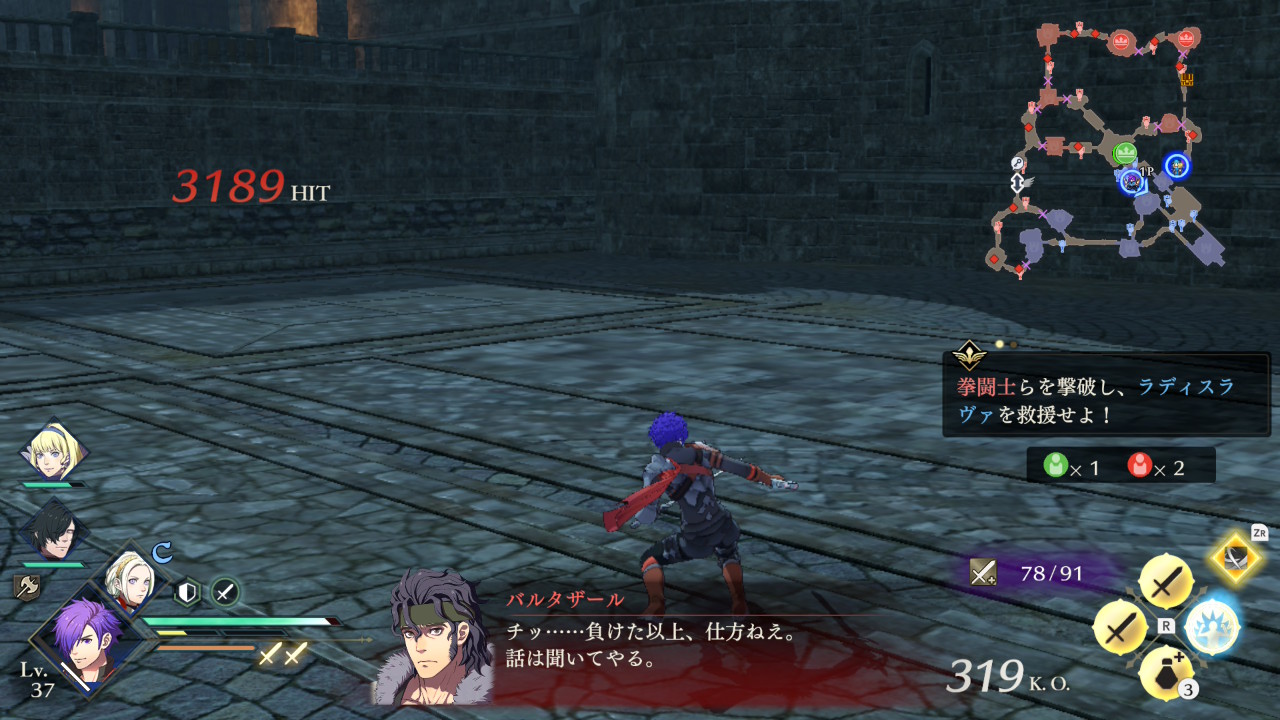Click the key marker on the minimap
Screen dimensions: 1280x720
pos(1017,164)
